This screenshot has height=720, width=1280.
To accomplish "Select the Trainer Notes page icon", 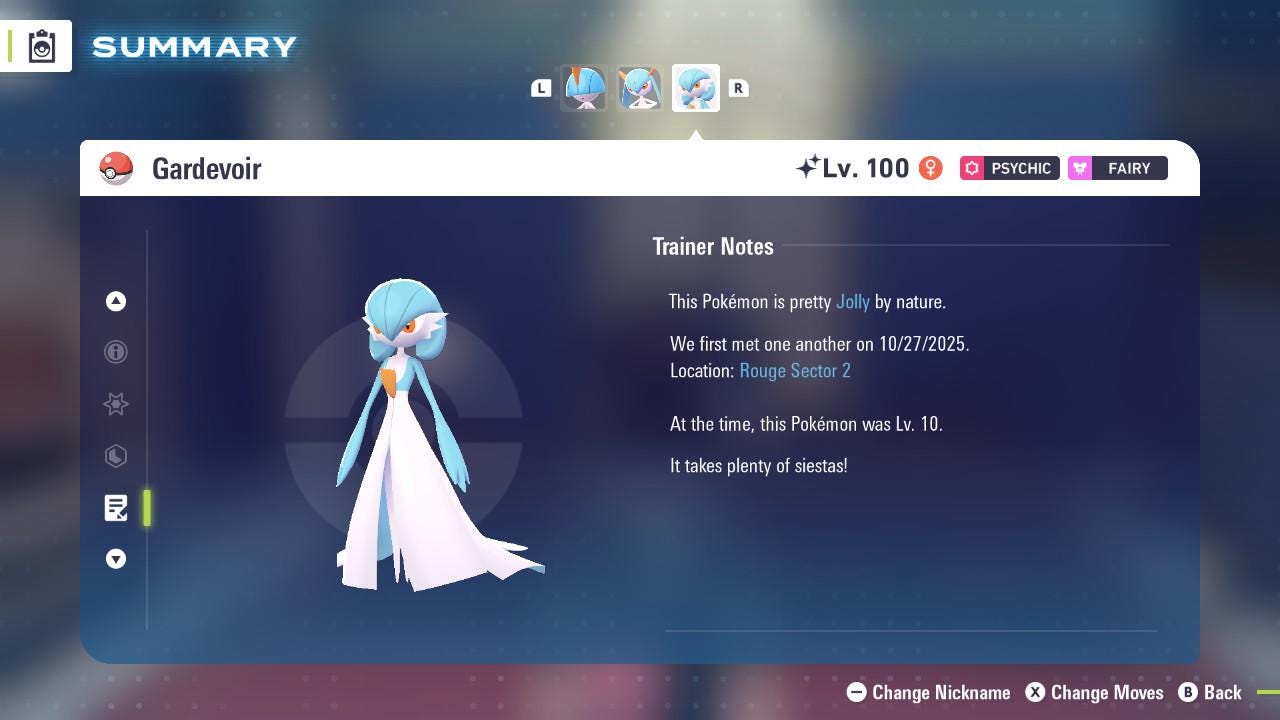I will (x=116, y=508).
